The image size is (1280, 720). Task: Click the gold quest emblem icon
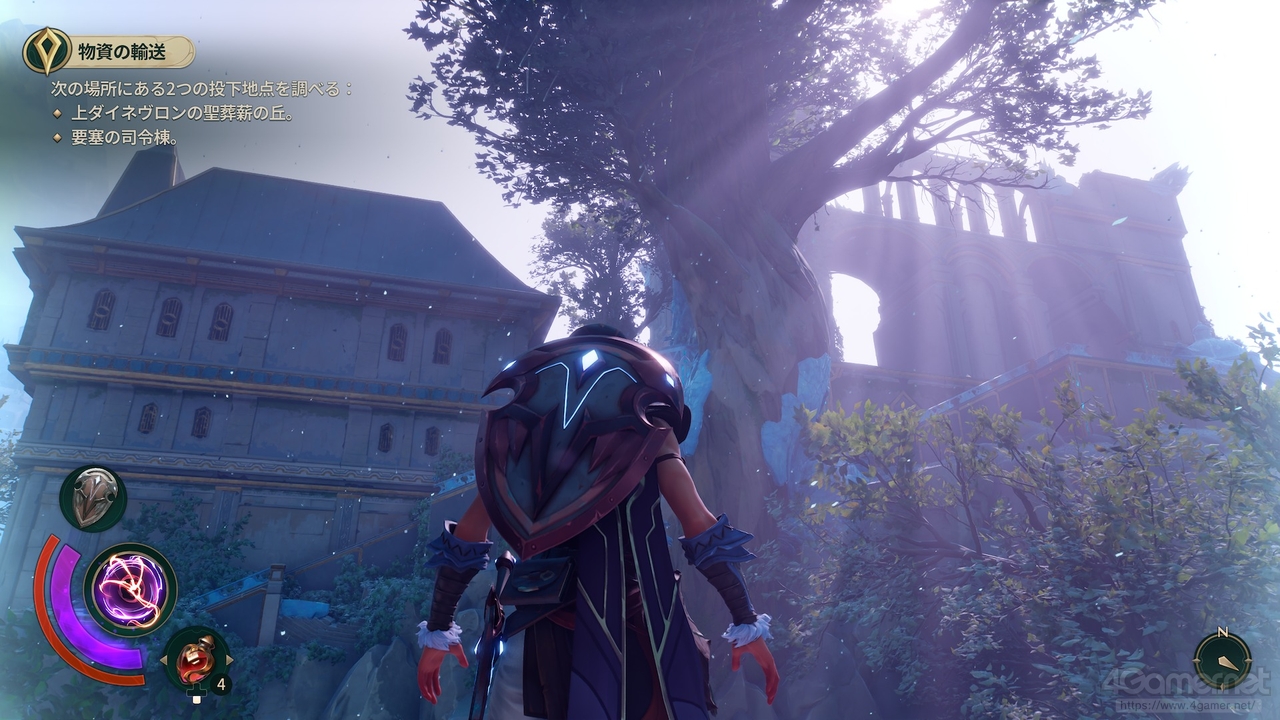47,51
